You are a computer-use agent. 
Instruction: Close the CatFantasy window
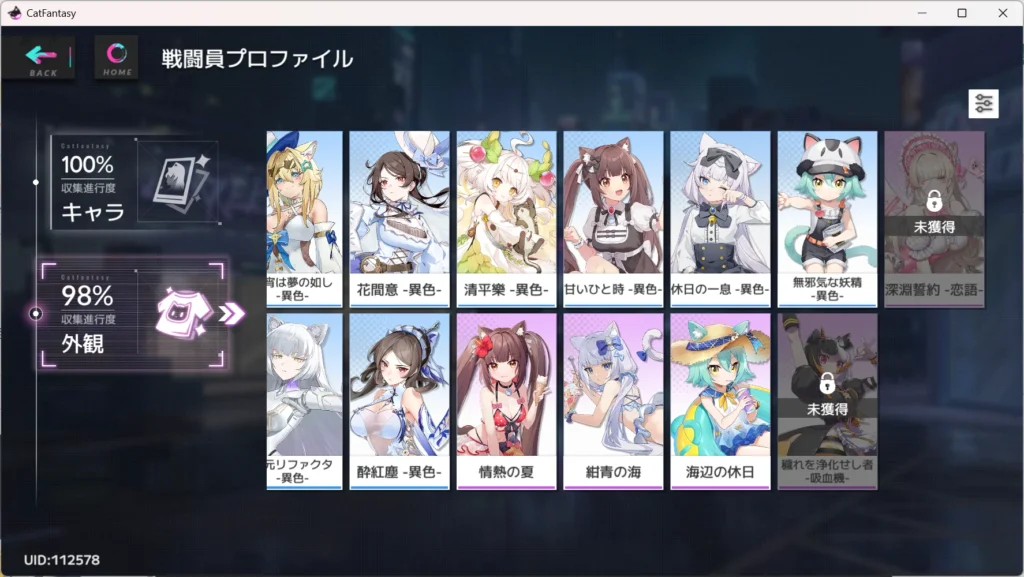(x=1000, y=13)
